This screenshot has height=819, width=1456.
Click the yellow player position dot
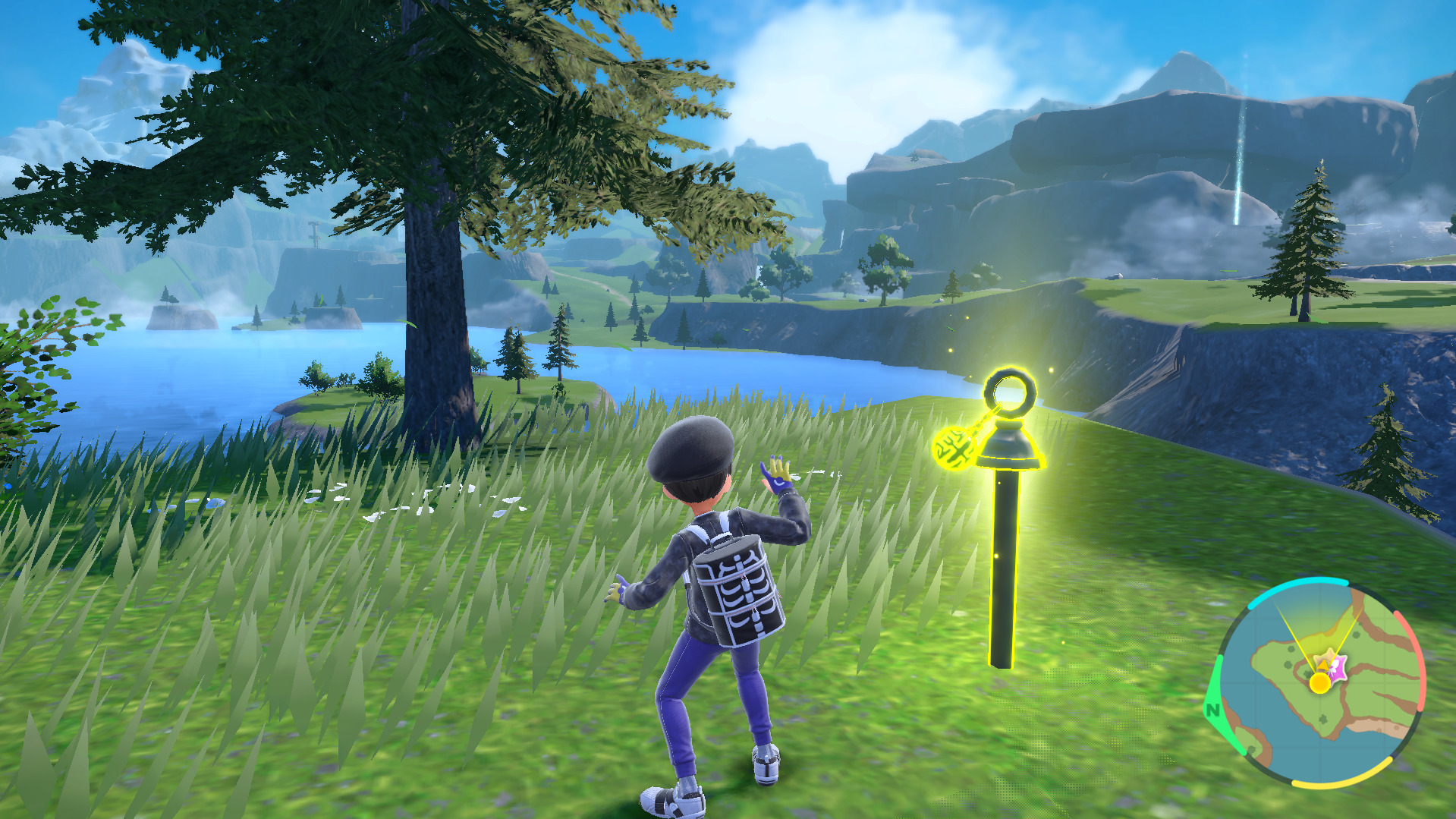[x=1320, y=683]
